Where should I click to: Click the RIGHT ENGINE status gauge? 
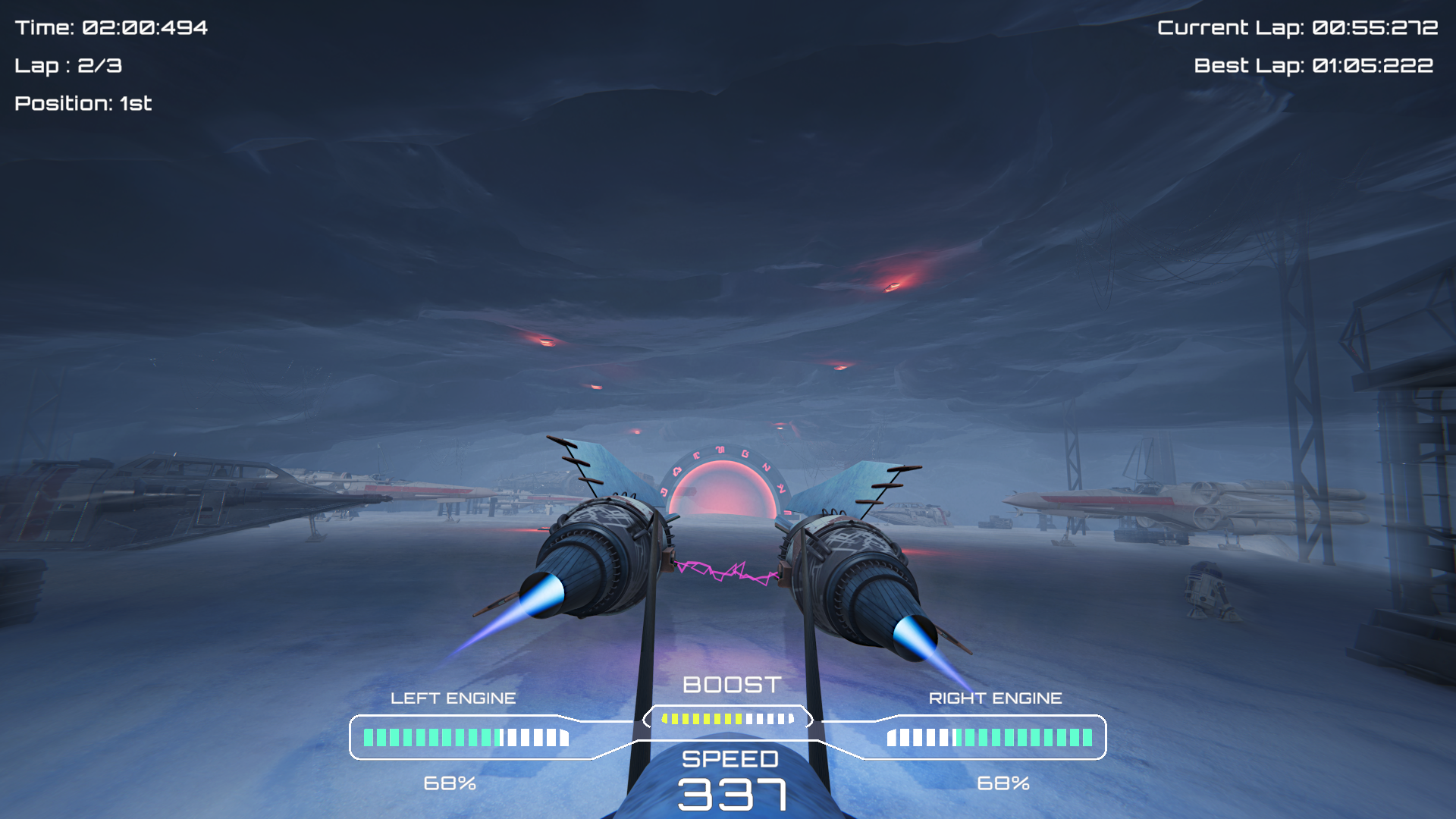click(x=993, y=735)
